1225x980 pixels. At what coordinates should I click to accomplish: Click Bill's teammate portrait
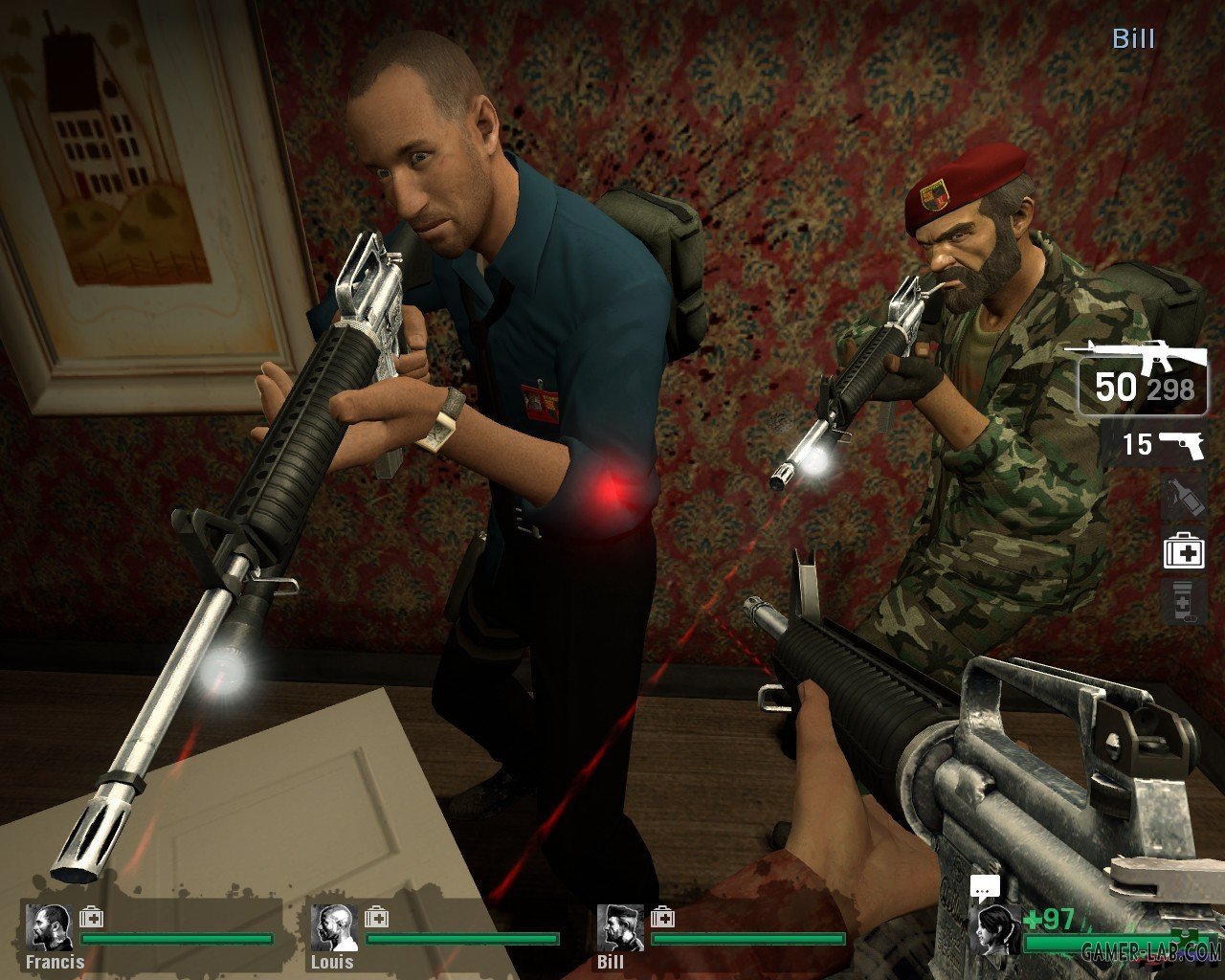[x=620, y=927]
